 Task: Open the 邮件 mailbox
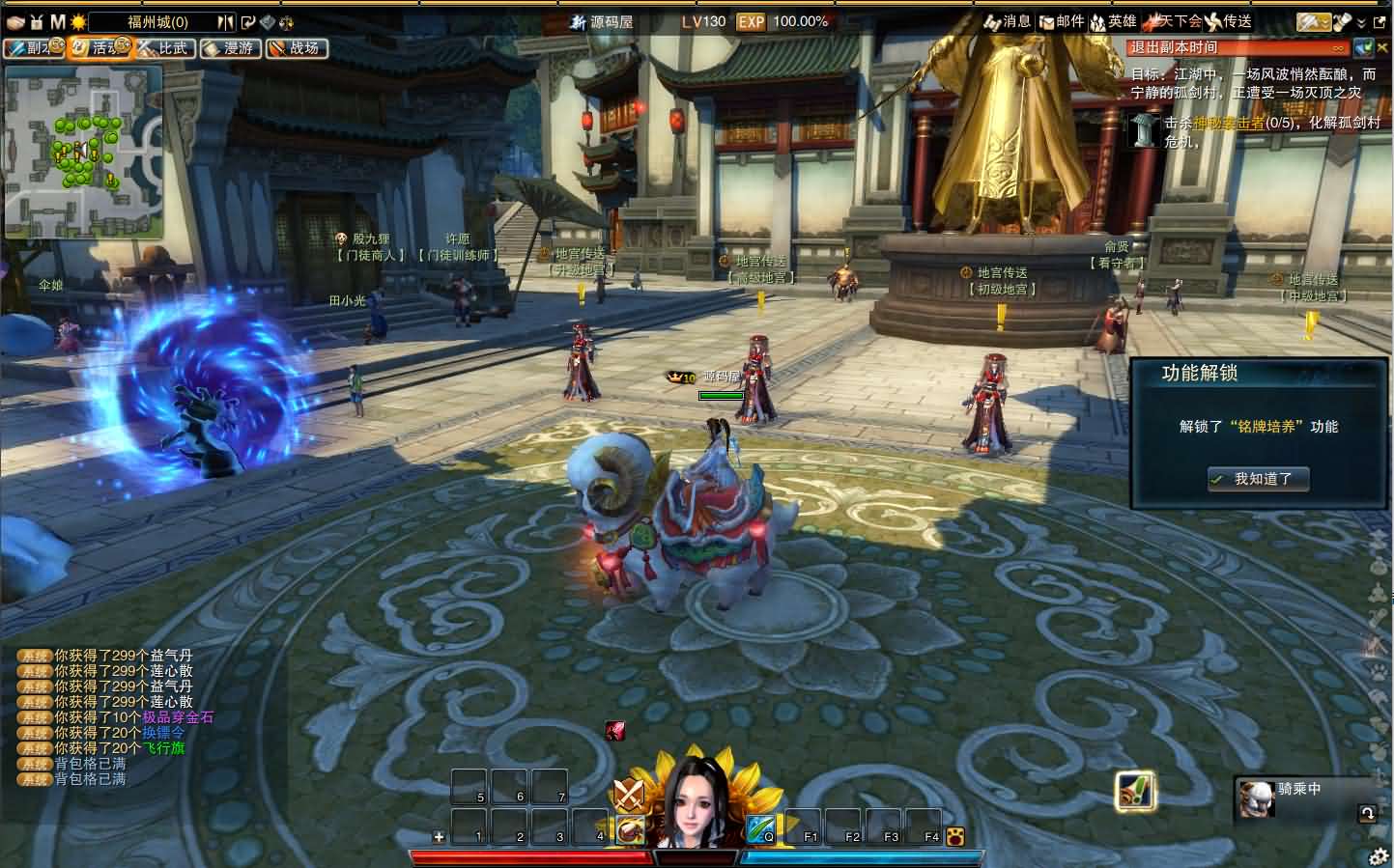tap(1061, 21)
